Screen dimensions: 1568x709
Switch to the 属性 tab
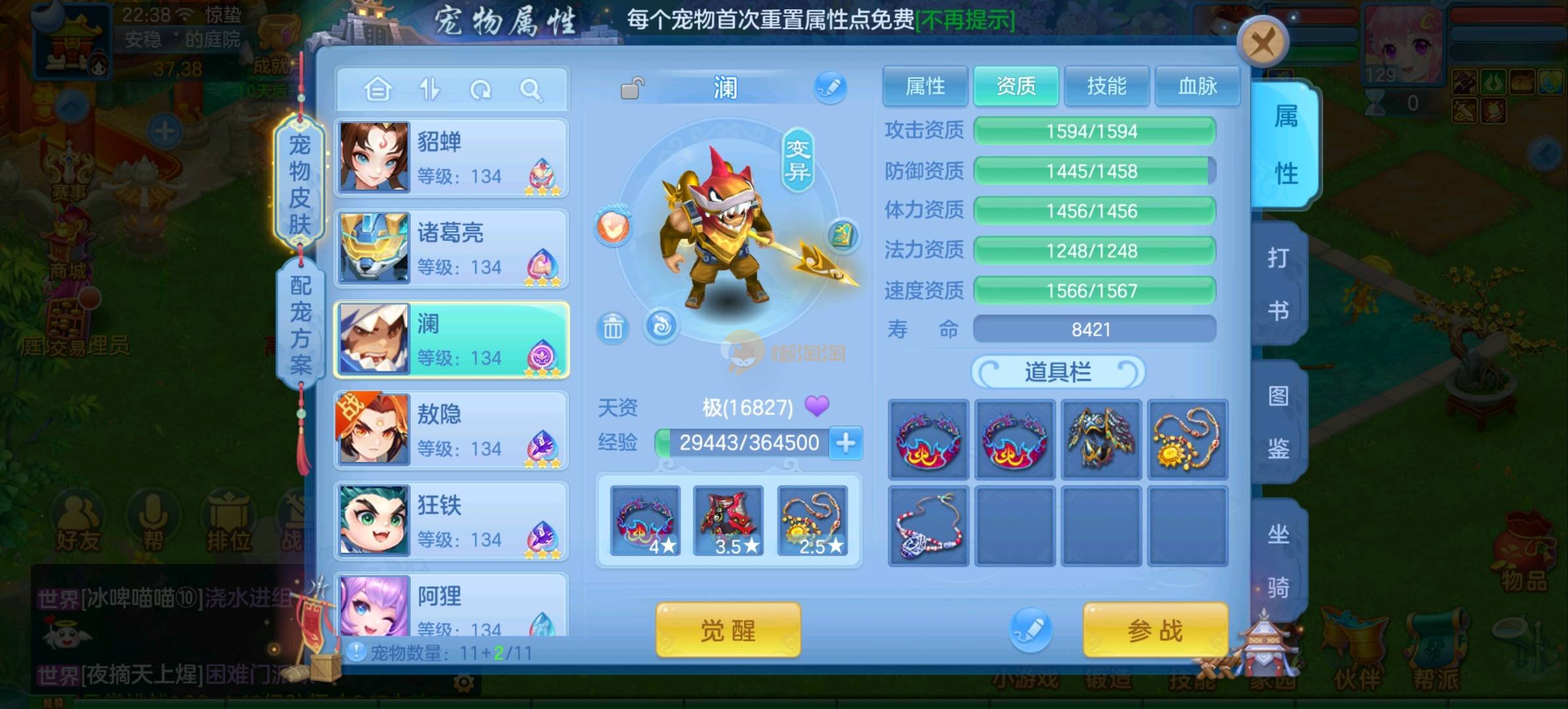coord(925,86)
